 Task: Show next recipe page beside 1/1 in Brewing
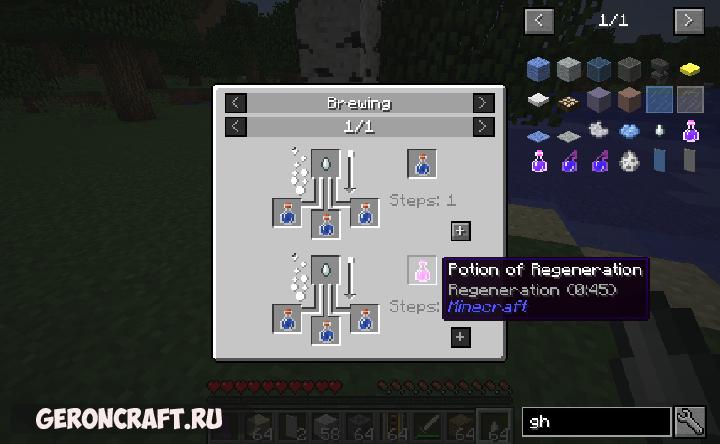483,126
